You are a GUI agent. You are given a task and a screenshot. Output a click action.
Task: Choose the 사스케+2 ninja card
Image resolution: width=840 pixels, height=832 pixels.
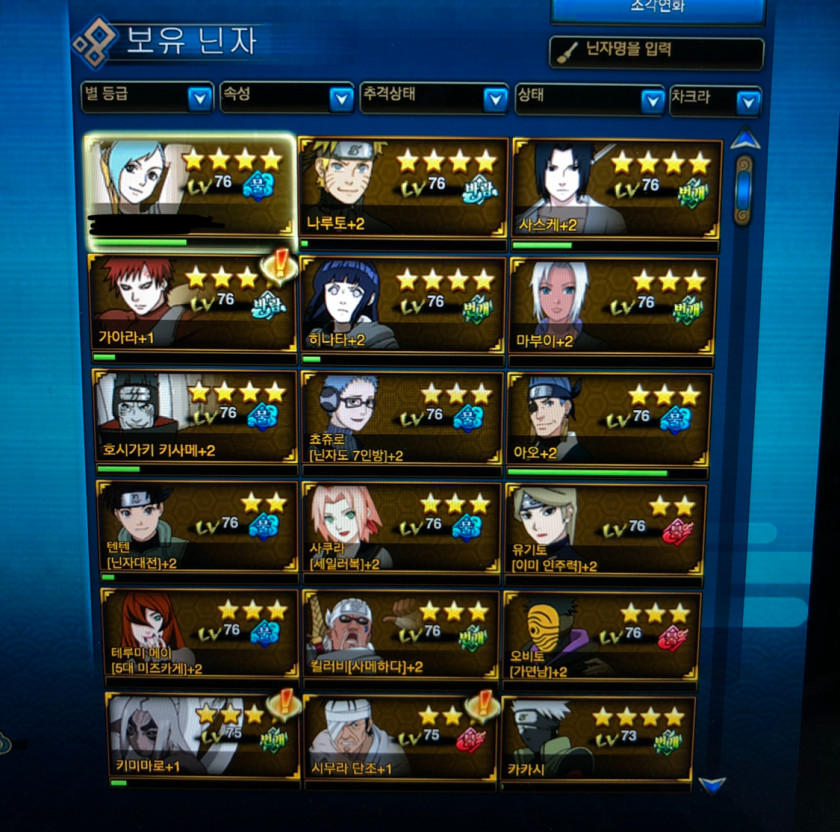pyautogui.click(x=616, y=193)
